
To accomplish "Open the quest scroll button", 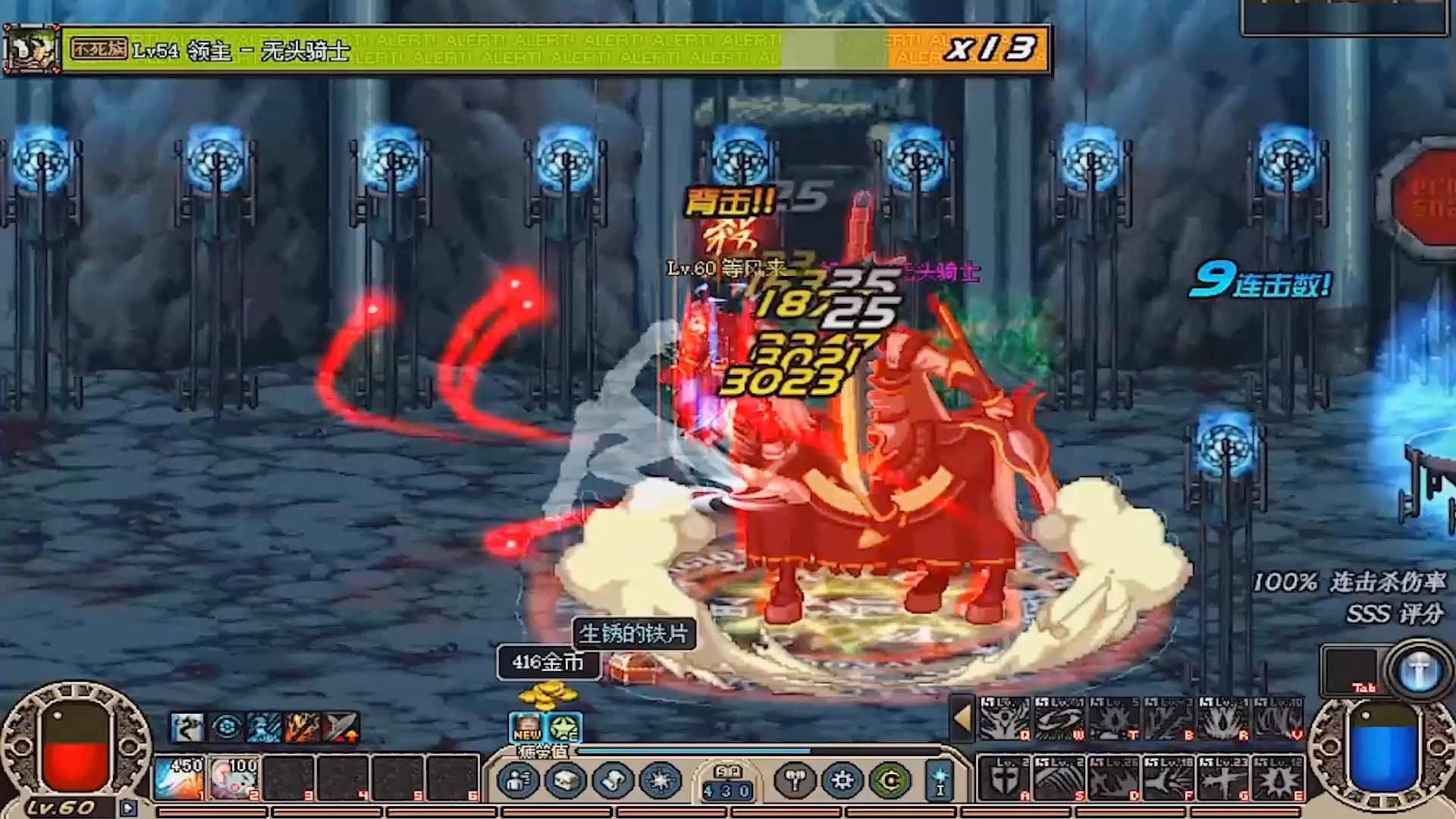I will click(613, 780).
